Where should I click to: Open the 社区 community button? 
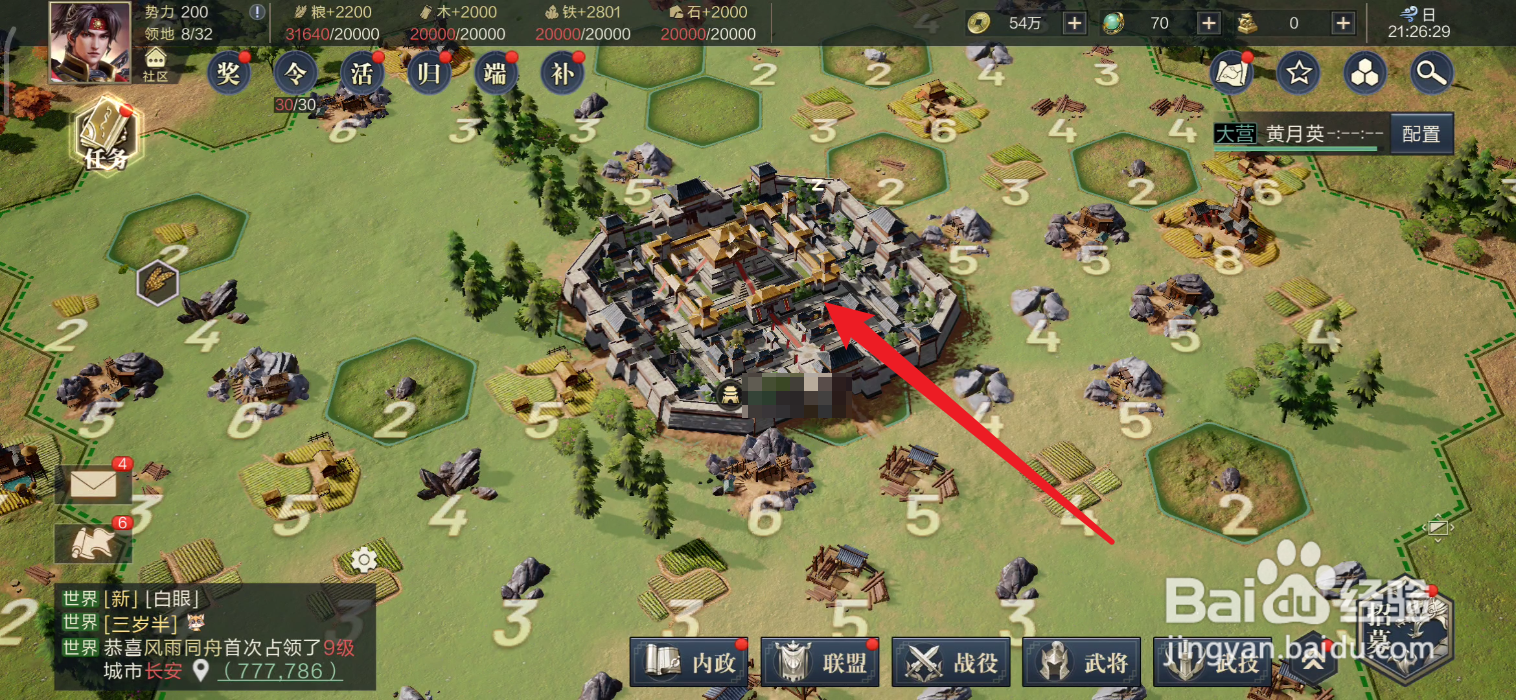point(155,66)
